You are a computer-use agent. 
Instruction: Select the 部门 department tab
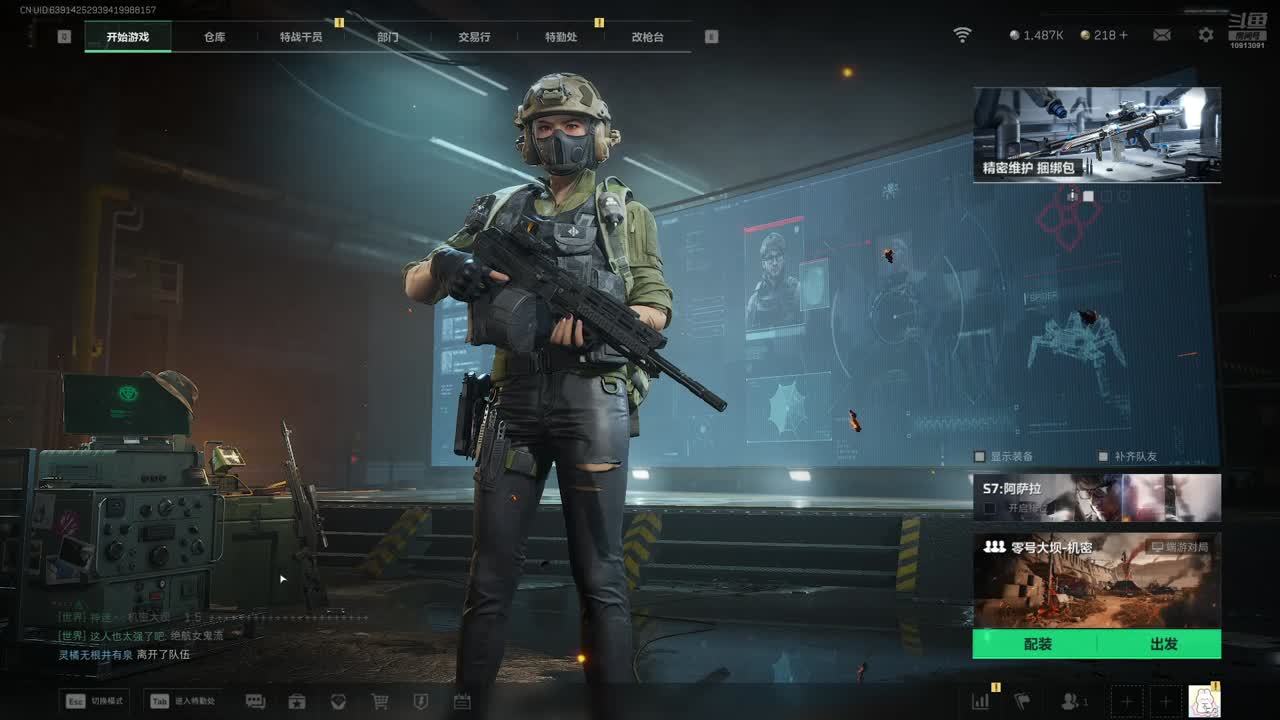click(388, 37)
